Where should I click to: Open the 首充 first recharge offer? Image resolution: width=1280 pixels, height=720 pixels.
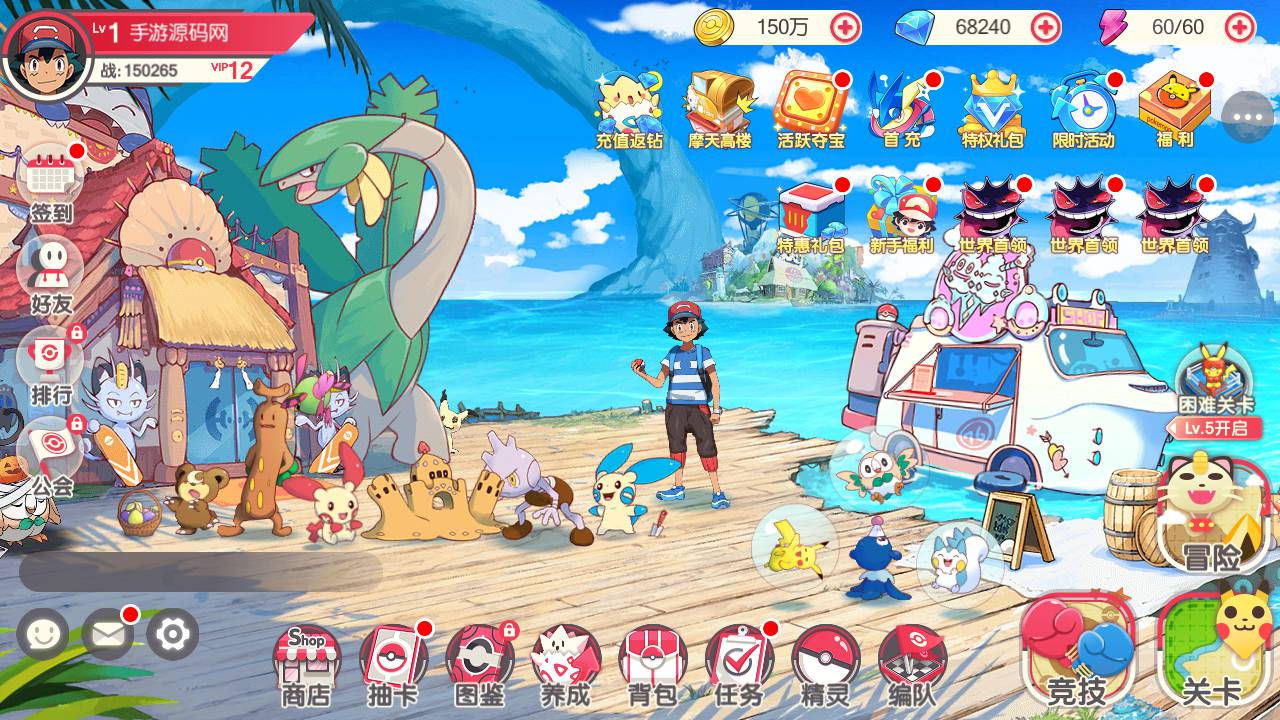click(x=901, y=108)
